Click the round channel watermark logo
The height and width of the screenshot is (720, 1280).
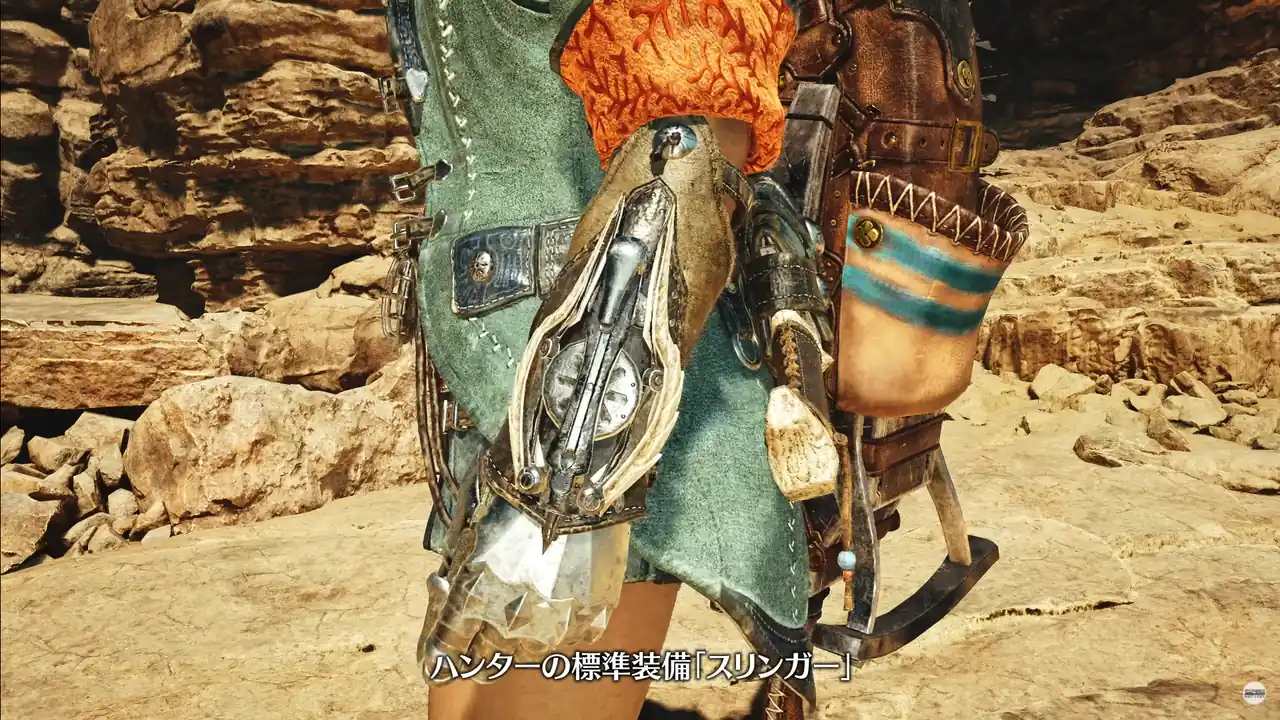tap(1254, 693)
